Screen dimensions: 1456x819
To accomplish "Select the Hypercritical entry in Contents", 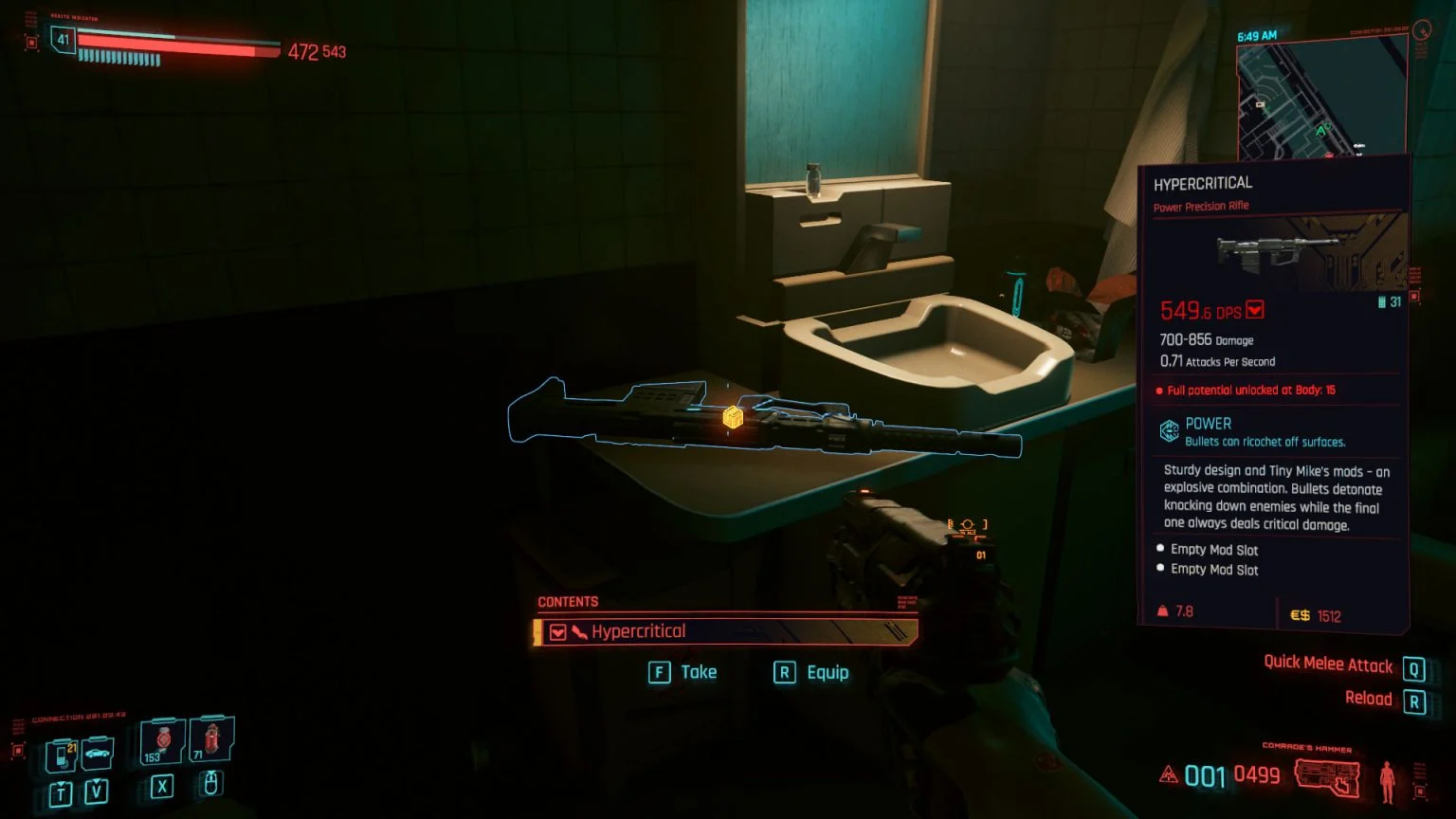I will (x=640, y=631).
